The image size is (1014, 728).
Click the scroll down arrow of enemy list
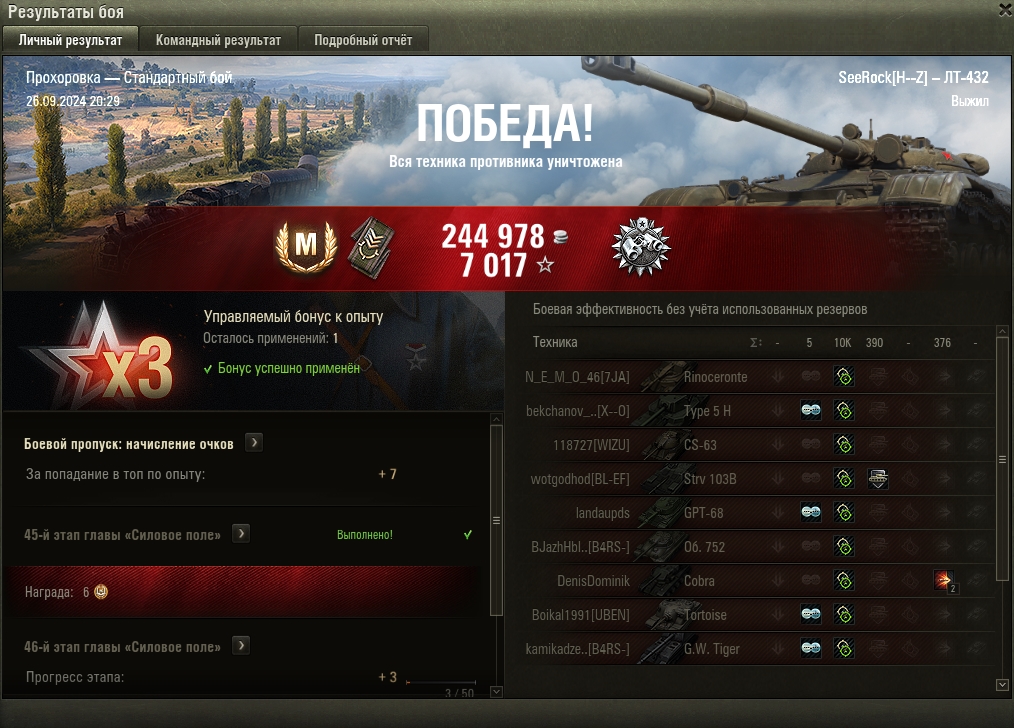[x=1003, y=684]
